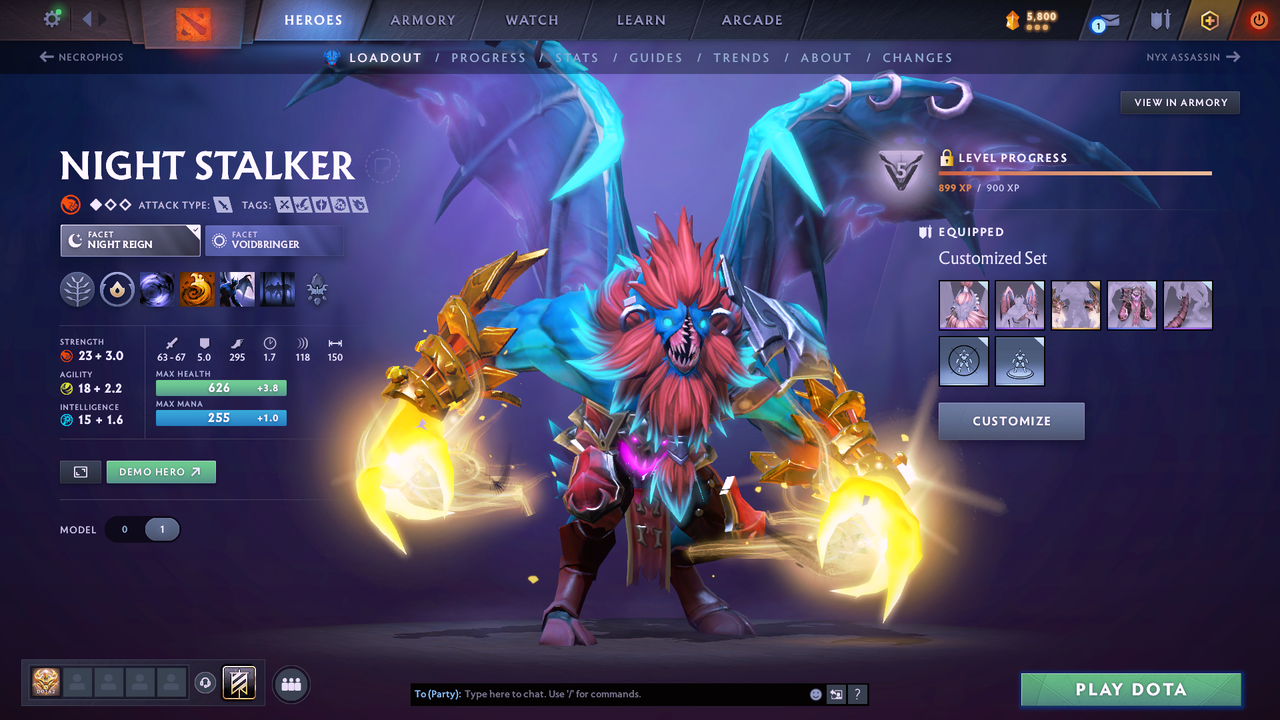
Task: Open Dota Plus subscription icon
Action: tap(1209, 20)
